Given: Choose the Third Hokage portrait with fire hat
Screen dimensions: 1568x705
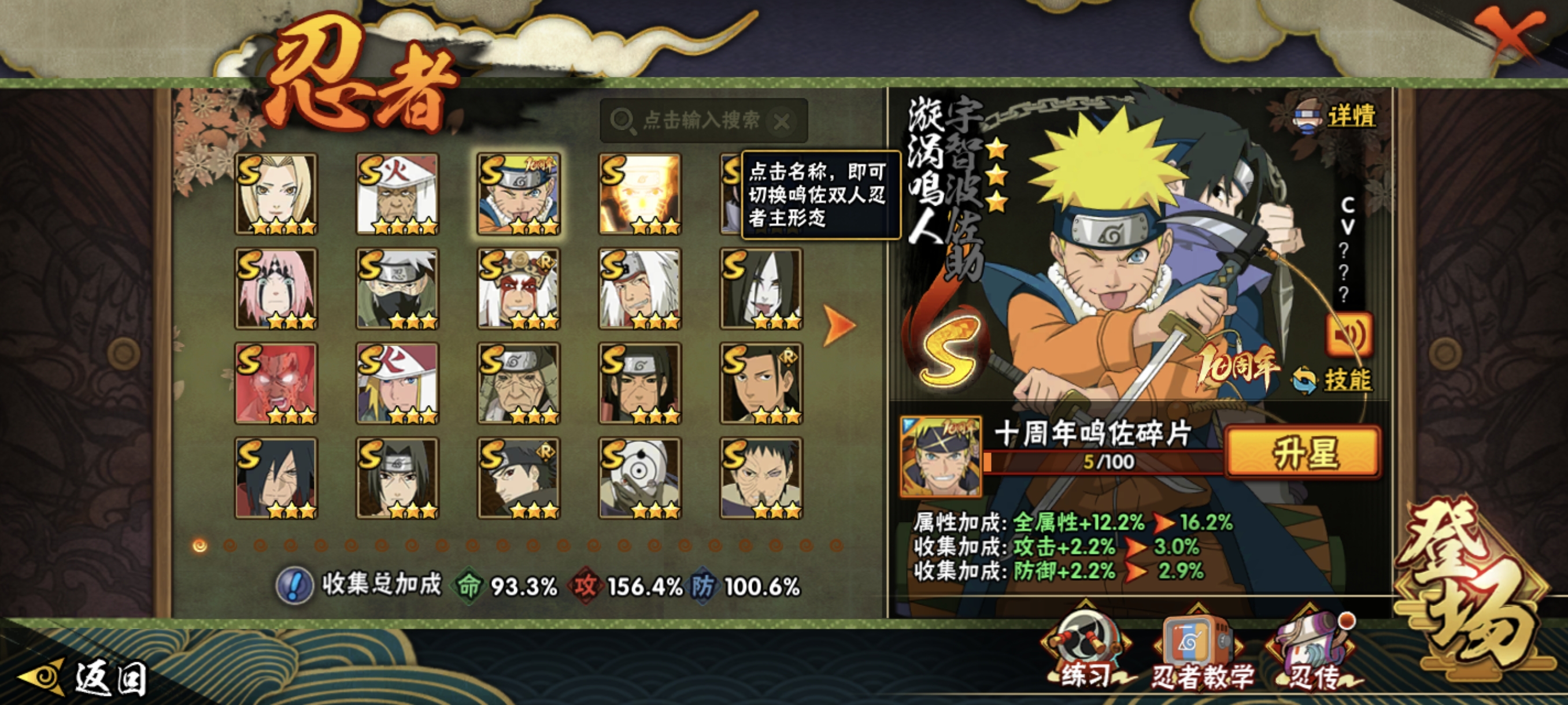Looking at the screenshot, I should click(x=397, y=194).
